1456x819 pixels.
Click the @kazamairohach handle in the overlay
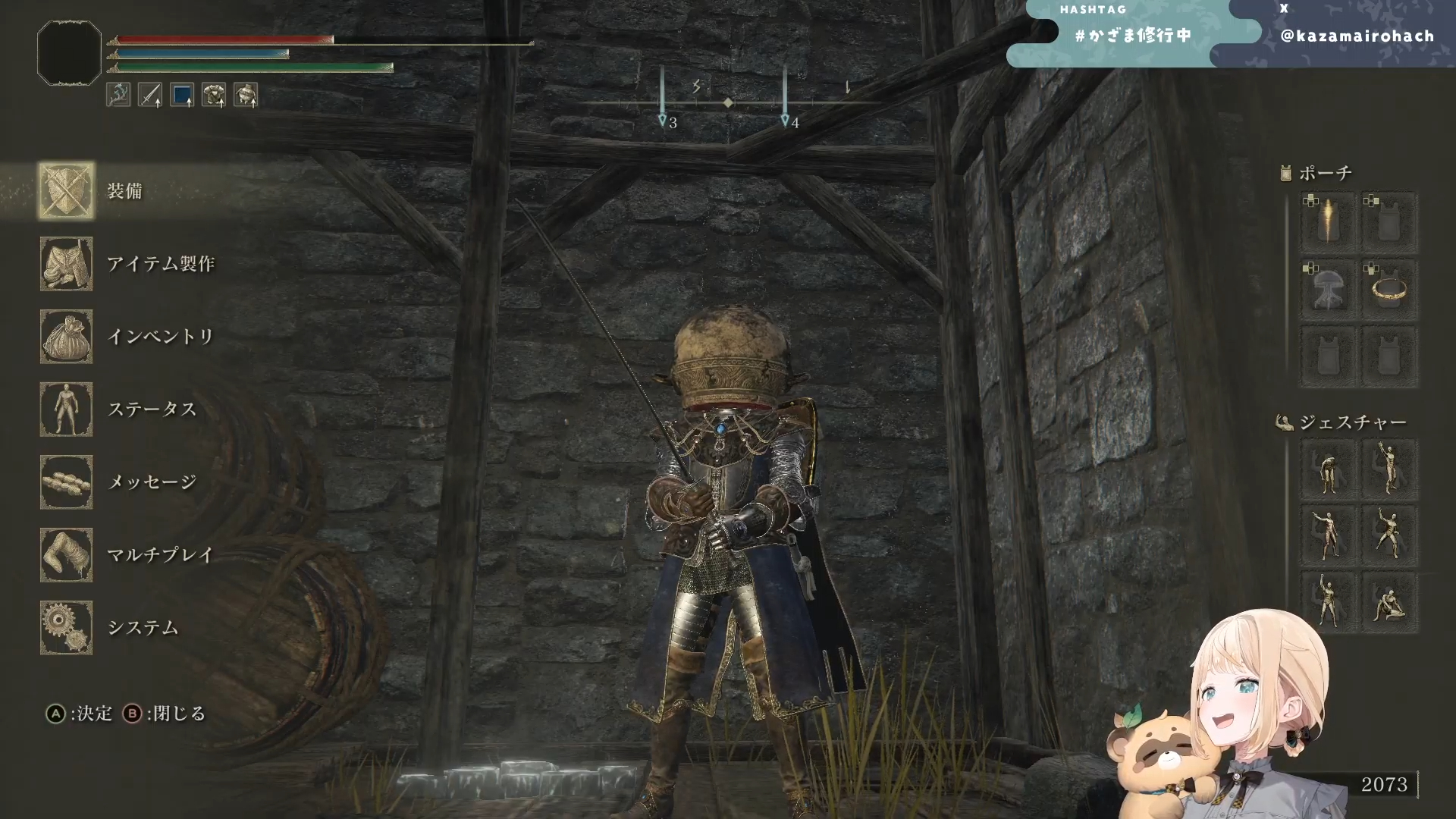(1357, 36)
